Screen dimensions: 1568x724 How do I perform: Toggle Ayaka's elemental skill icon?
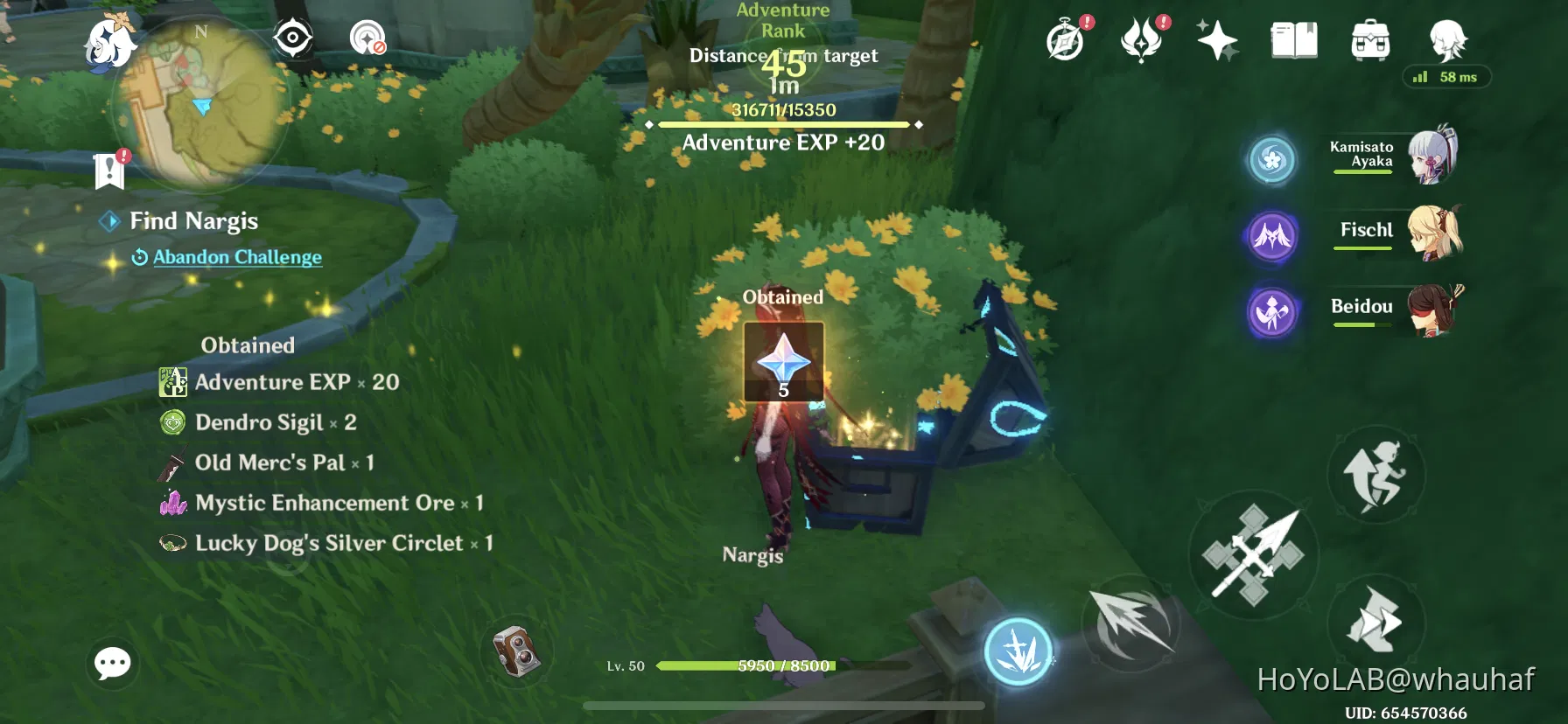point(1273,160)
